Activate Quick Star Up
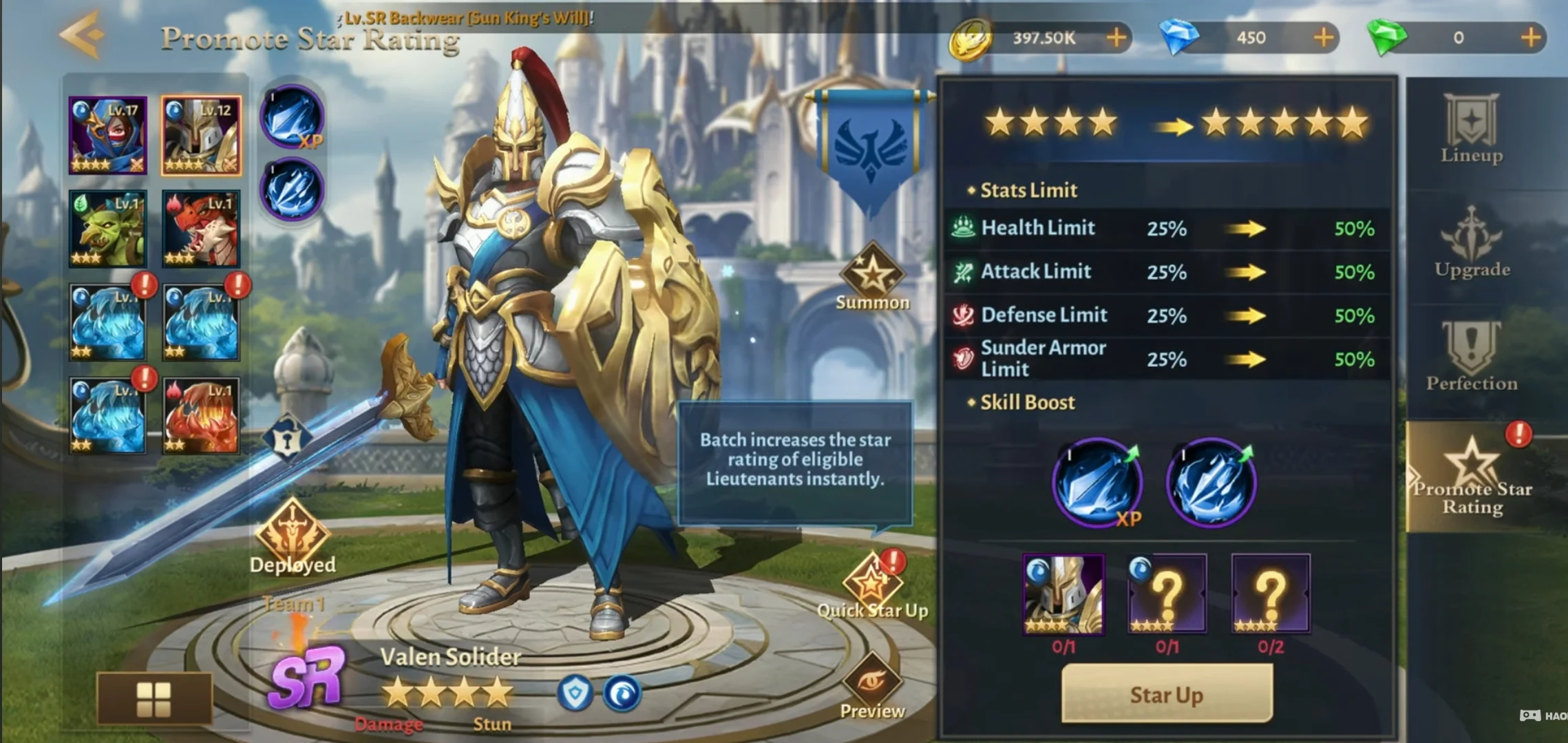This screenshot has width=1568, height=743. (x=871, y=587)
